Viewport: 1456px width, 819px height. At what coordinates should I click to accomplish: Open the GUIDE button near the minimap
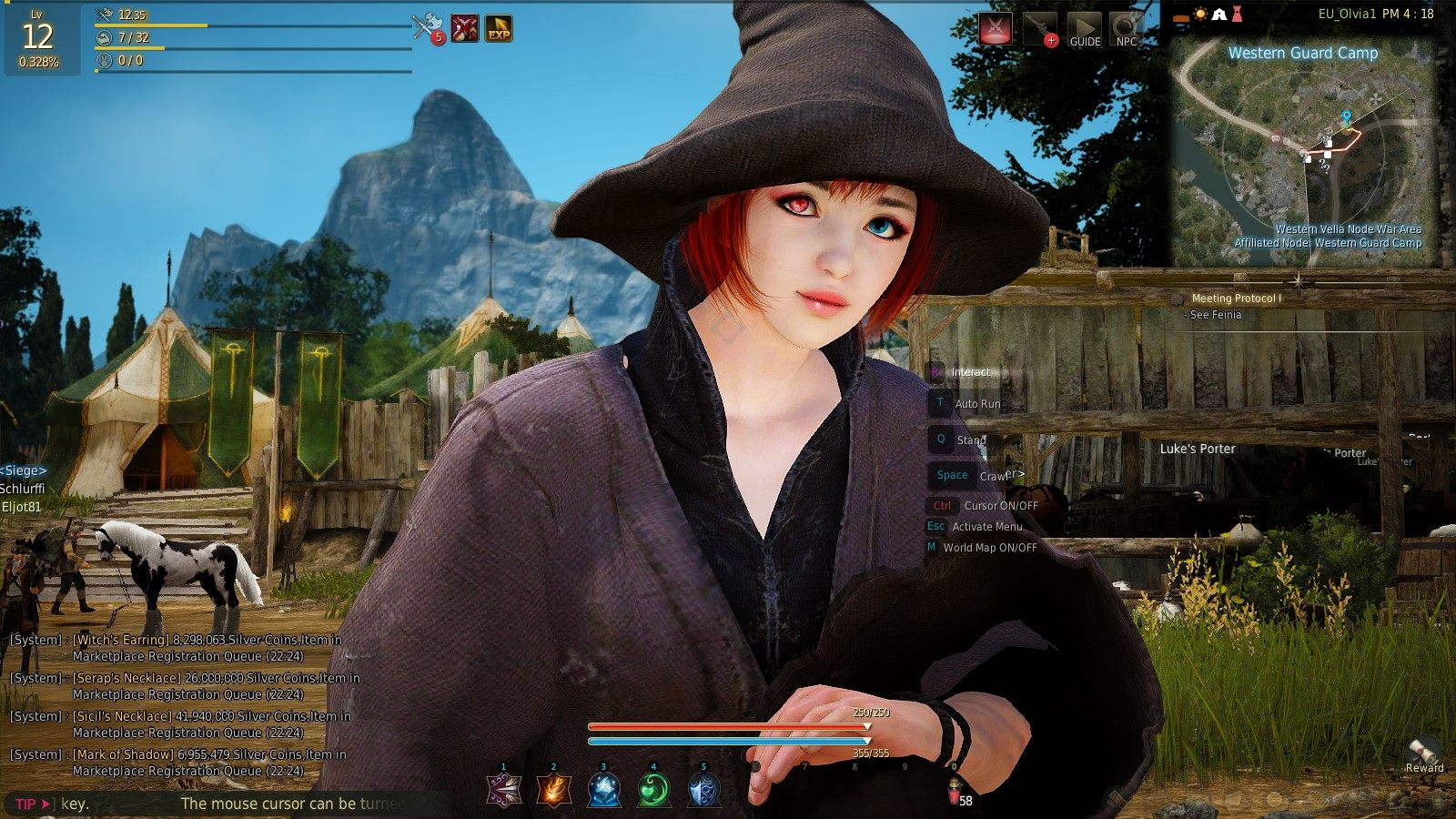(x=1084, y=29)
